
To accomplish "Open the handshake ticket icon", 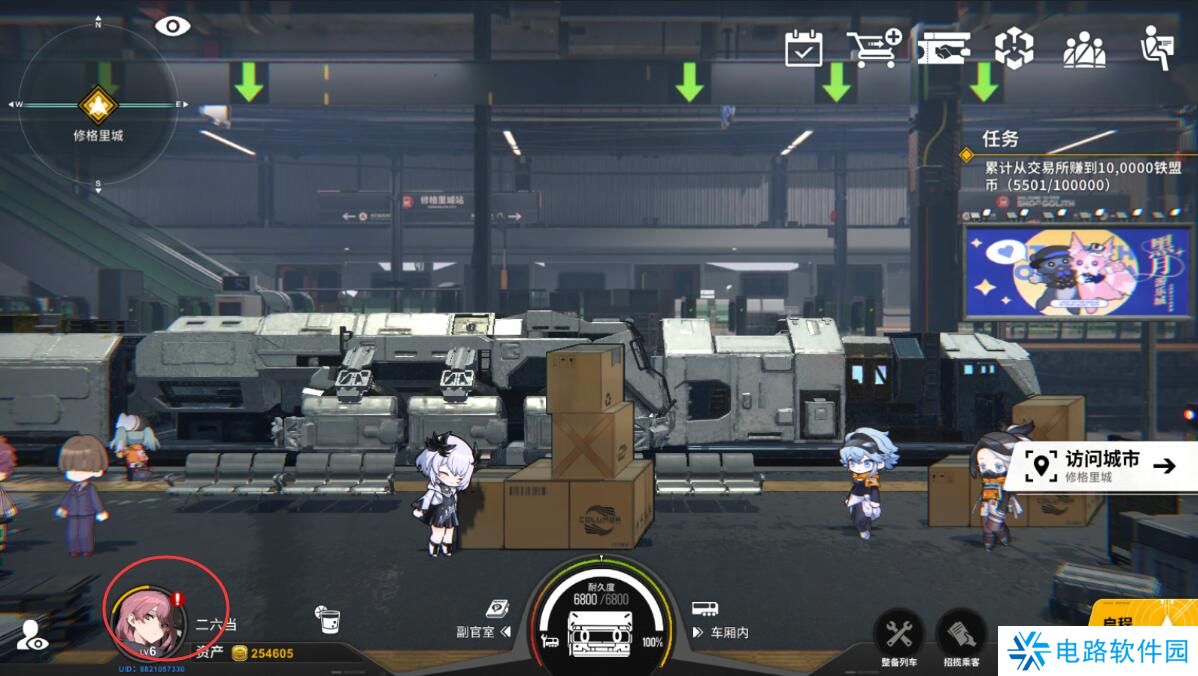I will click(943, 48).
